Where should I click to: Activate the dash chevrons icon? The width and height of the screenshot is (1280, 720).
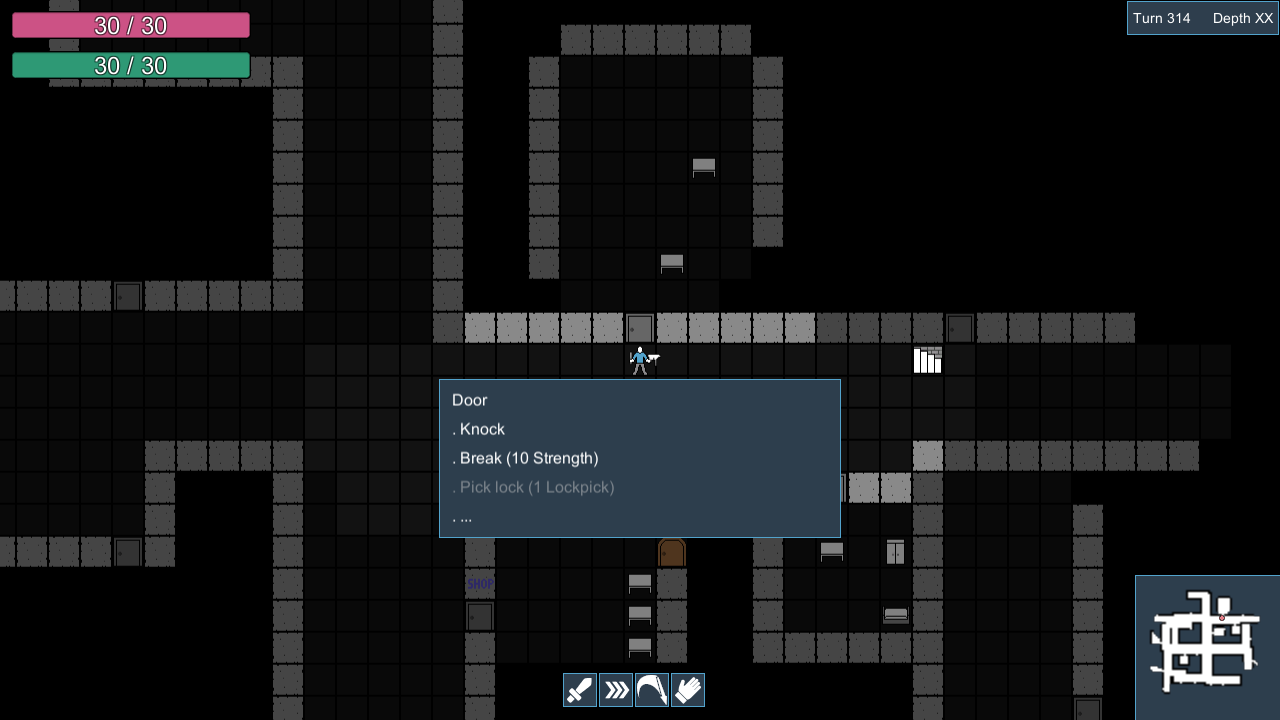[x=615, y=689]
